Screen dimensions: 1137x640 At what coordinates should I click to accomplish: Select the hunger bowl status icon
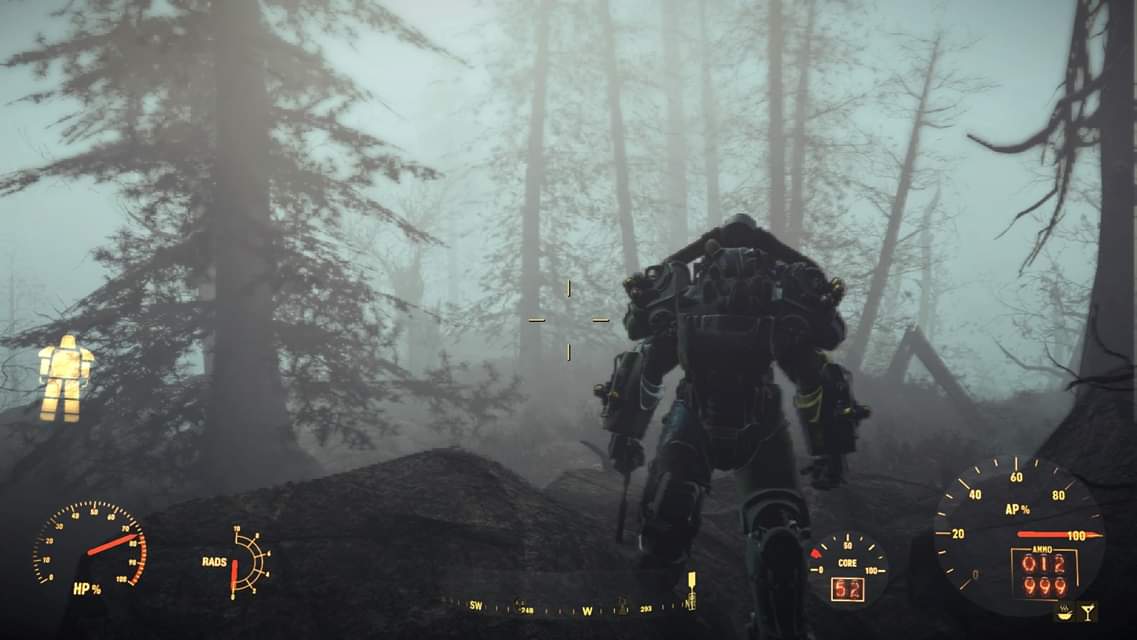[1065, 613]
